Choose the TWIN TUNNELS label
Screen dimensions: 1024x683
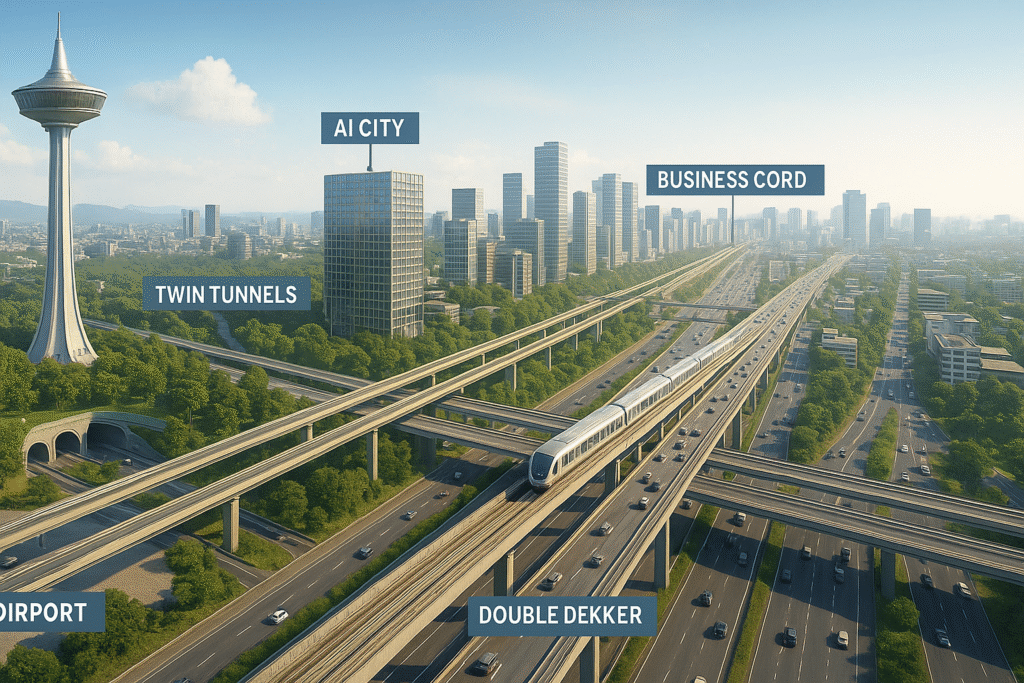[226, 293]
